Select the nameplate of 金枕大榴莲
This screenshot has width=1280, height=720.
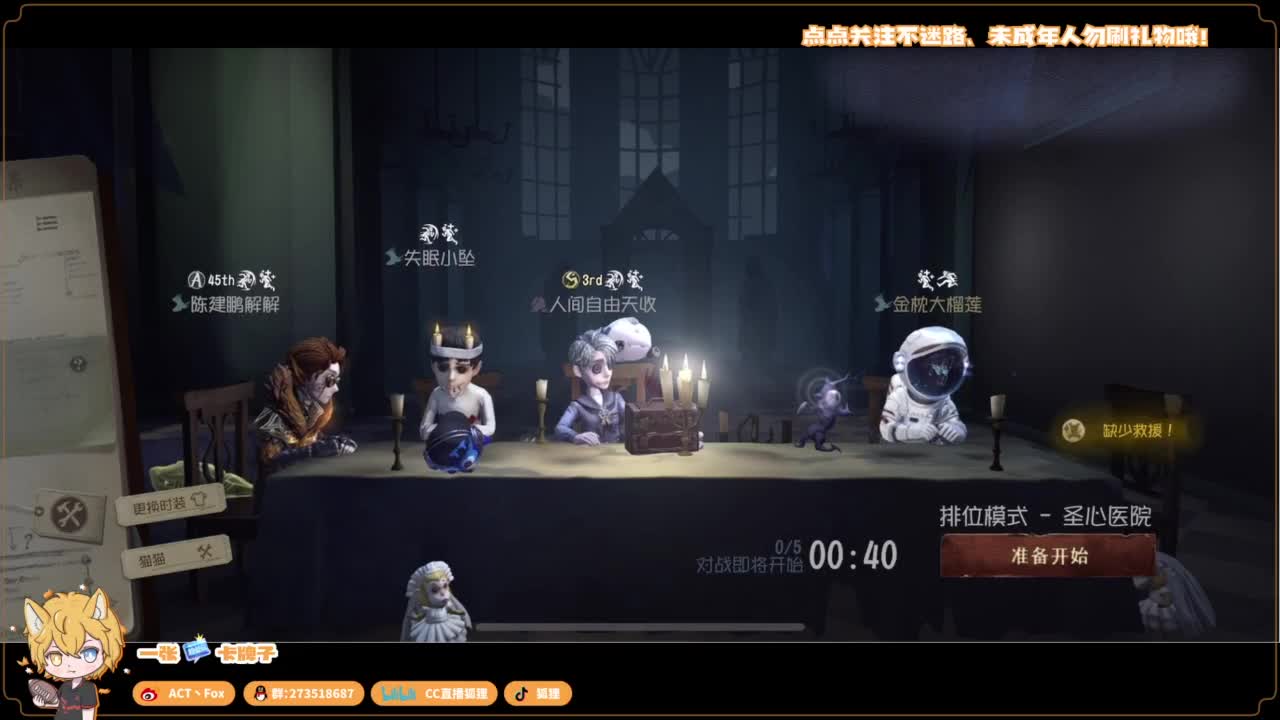[x=938, y=302]
